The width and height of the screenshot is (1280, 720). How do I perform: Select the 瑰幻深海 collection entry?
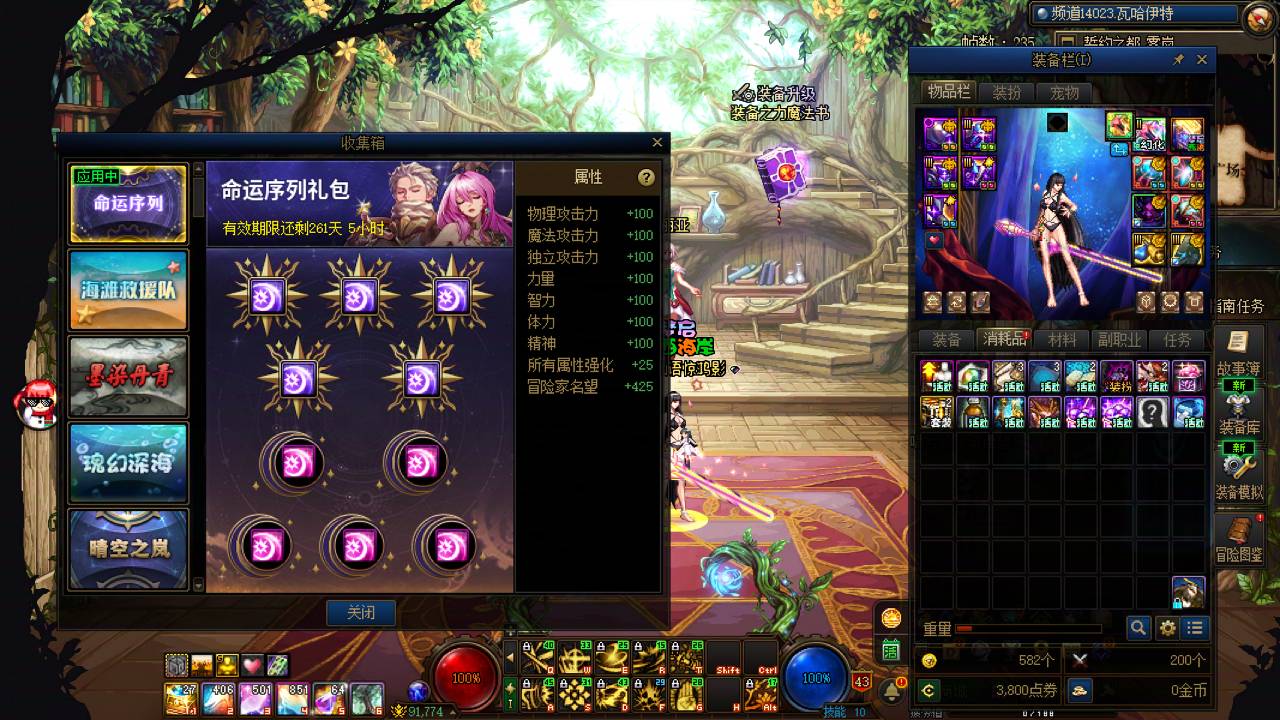(128, 462)
